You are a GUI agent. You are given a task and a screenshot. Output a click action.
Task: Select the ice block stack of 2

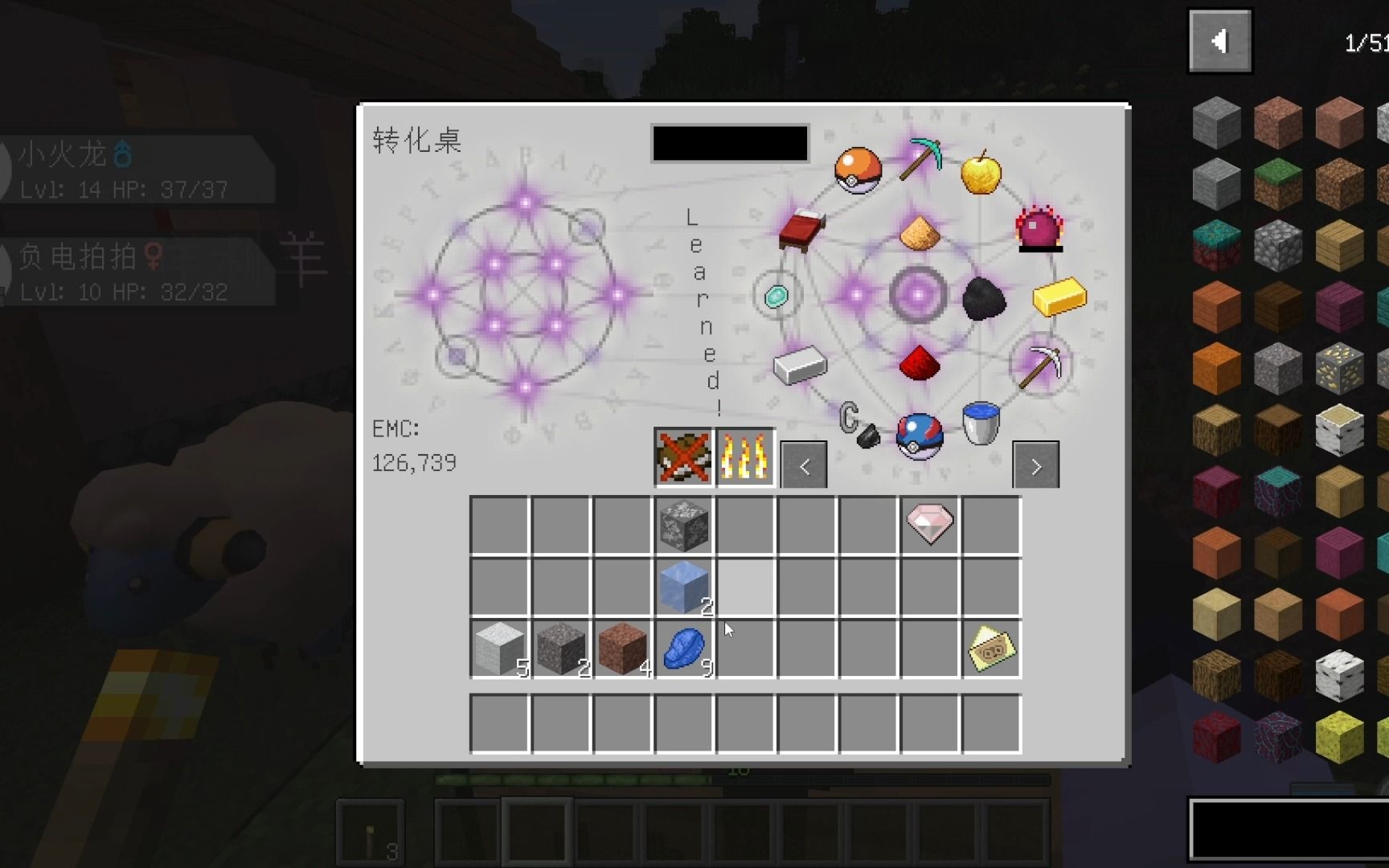click(682, 585)
